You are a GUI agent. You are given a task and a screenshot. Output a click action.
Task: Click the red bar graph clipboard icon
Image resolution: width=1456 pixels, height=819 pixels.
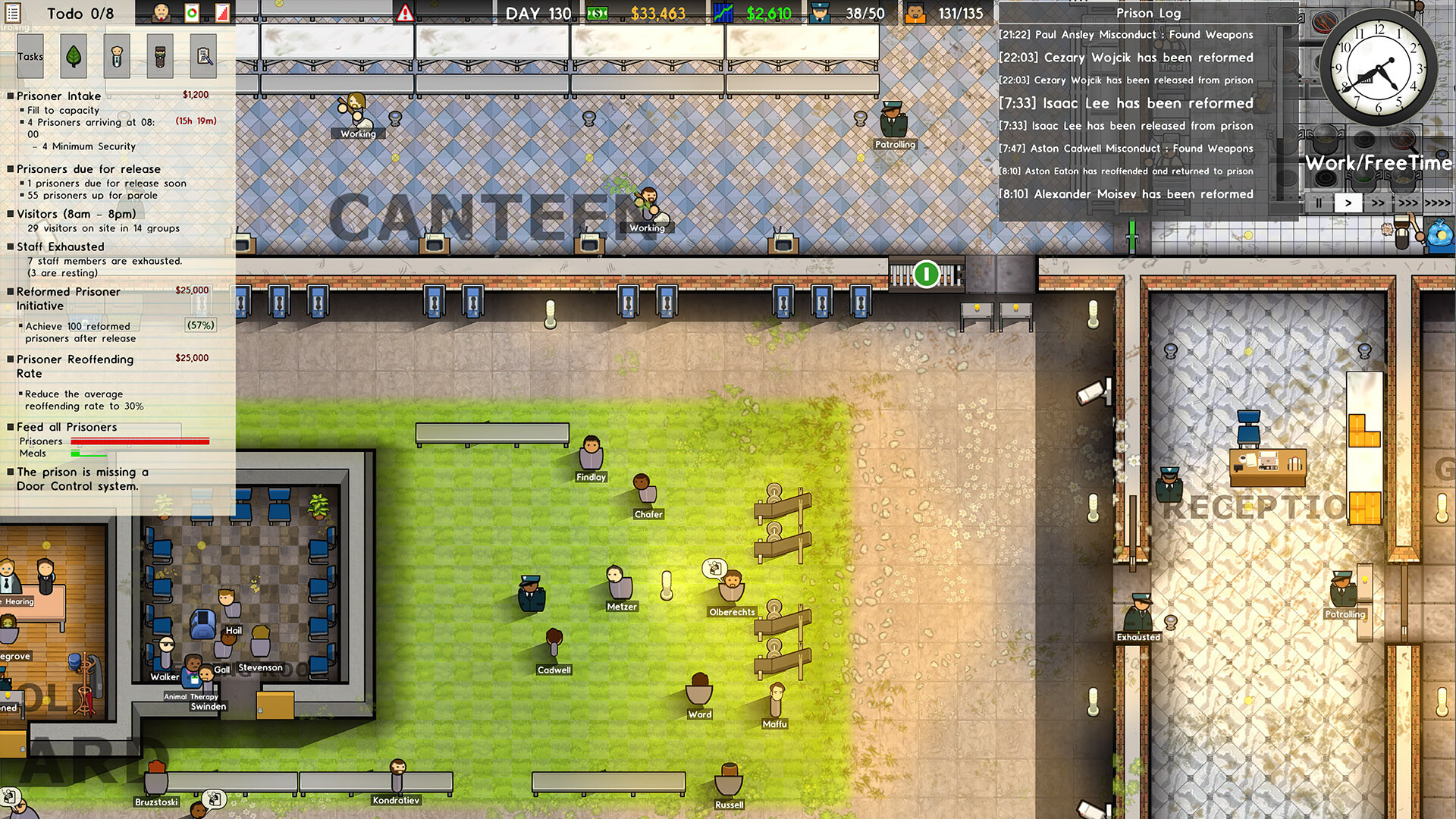click(x=221, y=11)
